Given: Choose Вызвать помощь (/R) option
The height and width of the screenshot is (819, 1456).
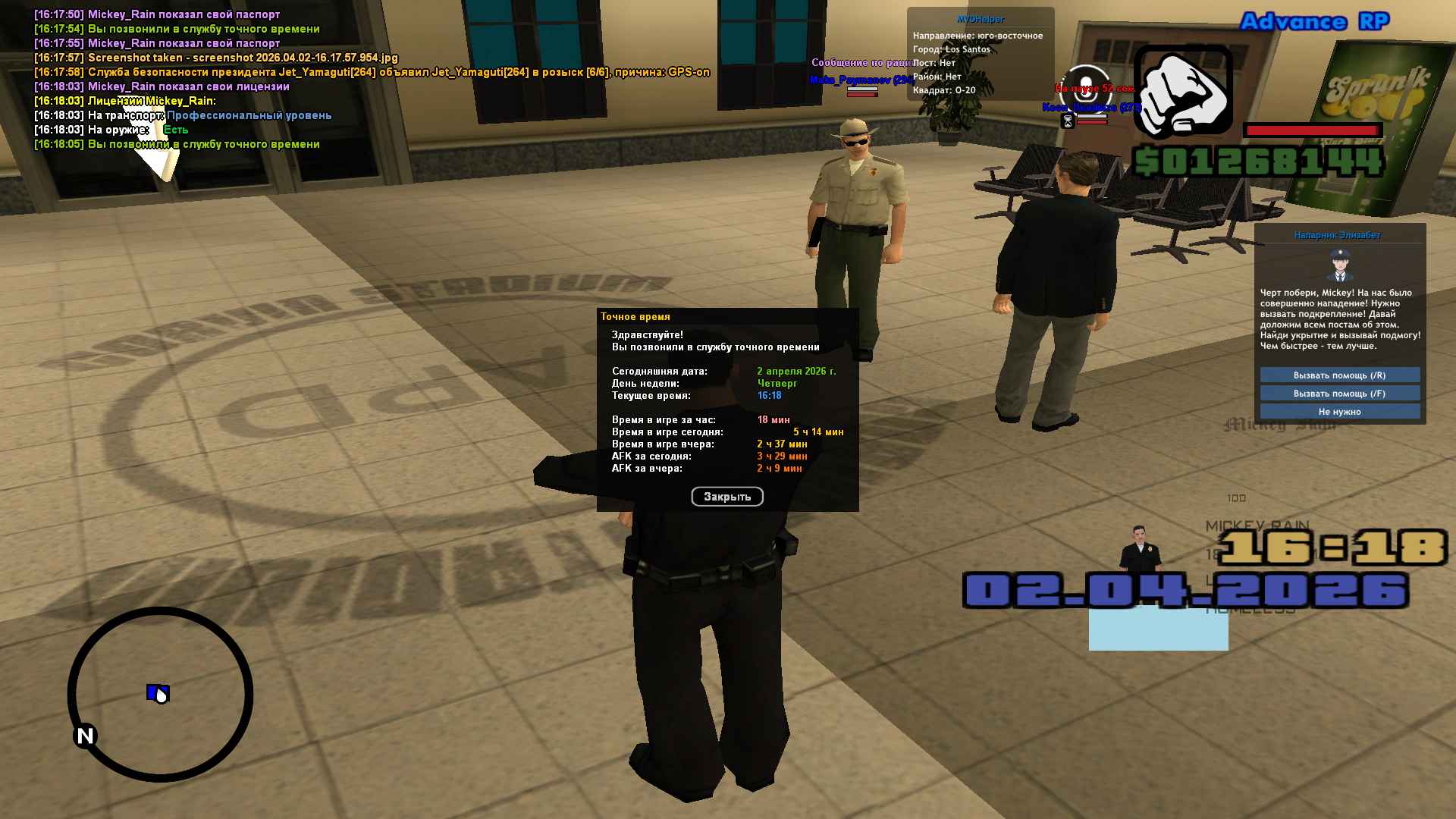Looking at the screenshot, I should 1339,375.
